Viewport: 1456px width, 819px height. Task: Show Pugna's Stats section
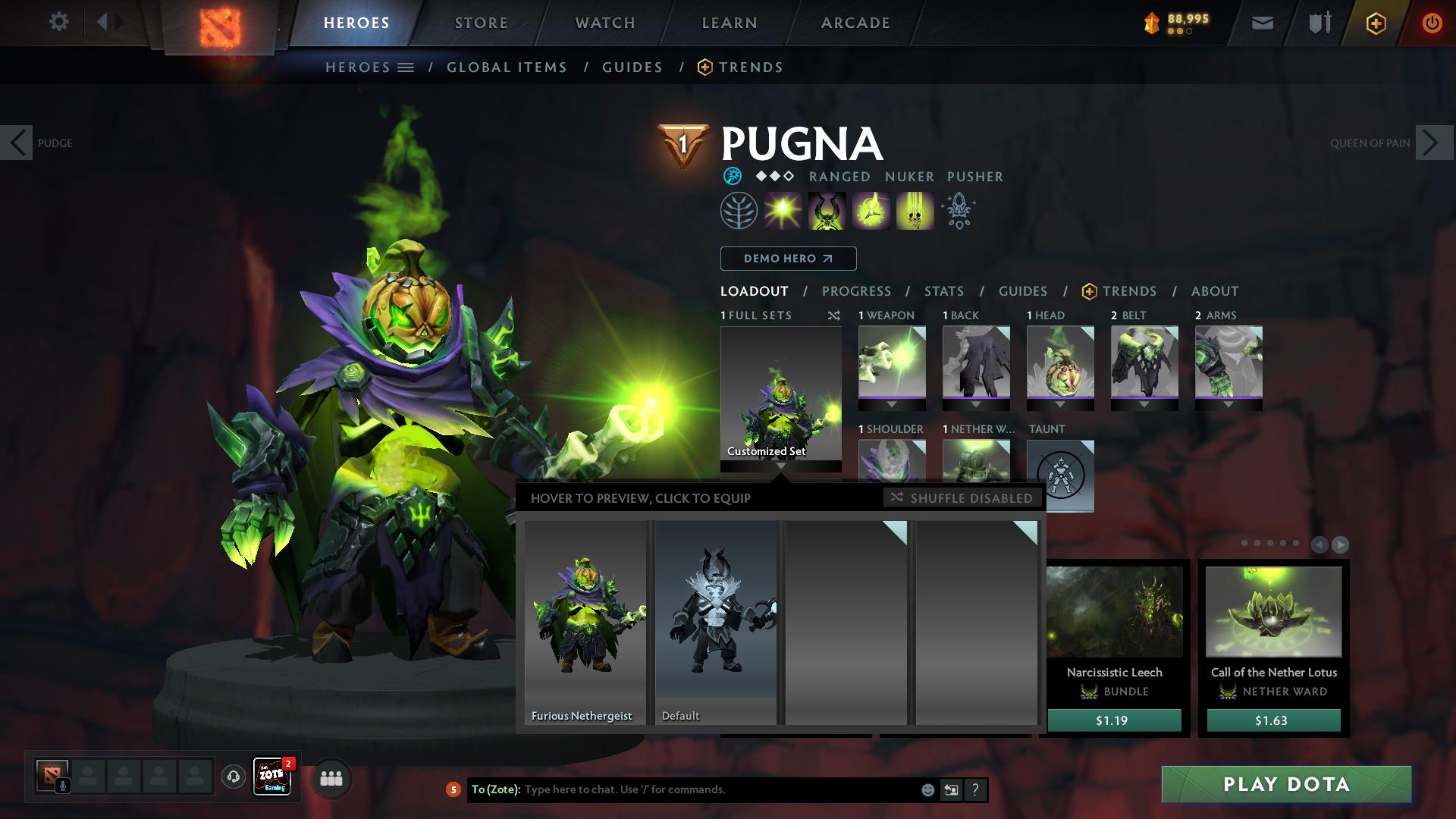[944, 291]
